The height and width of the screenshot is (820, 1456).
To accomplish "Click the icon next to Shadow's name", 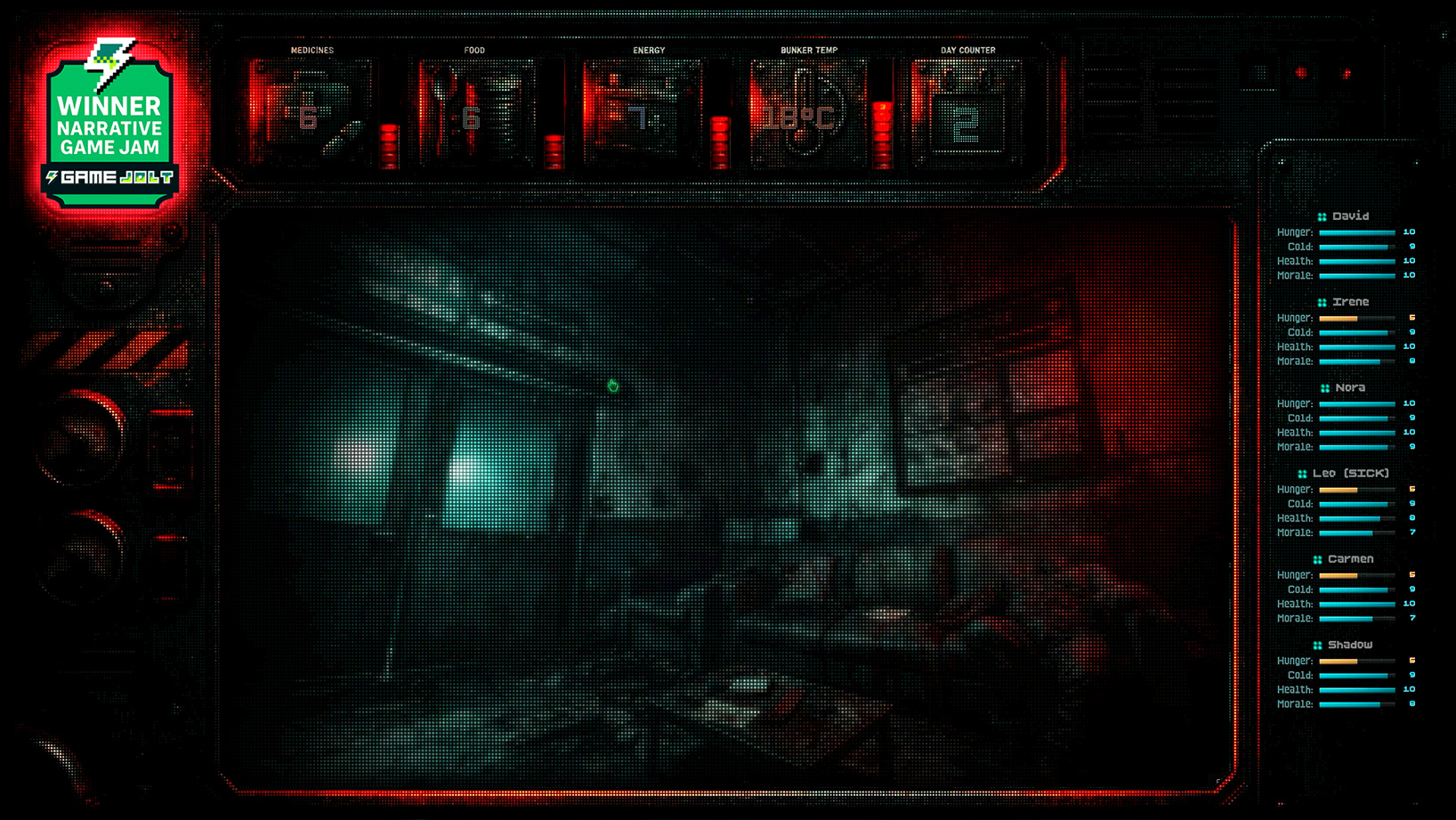I will coord(1316,644).
